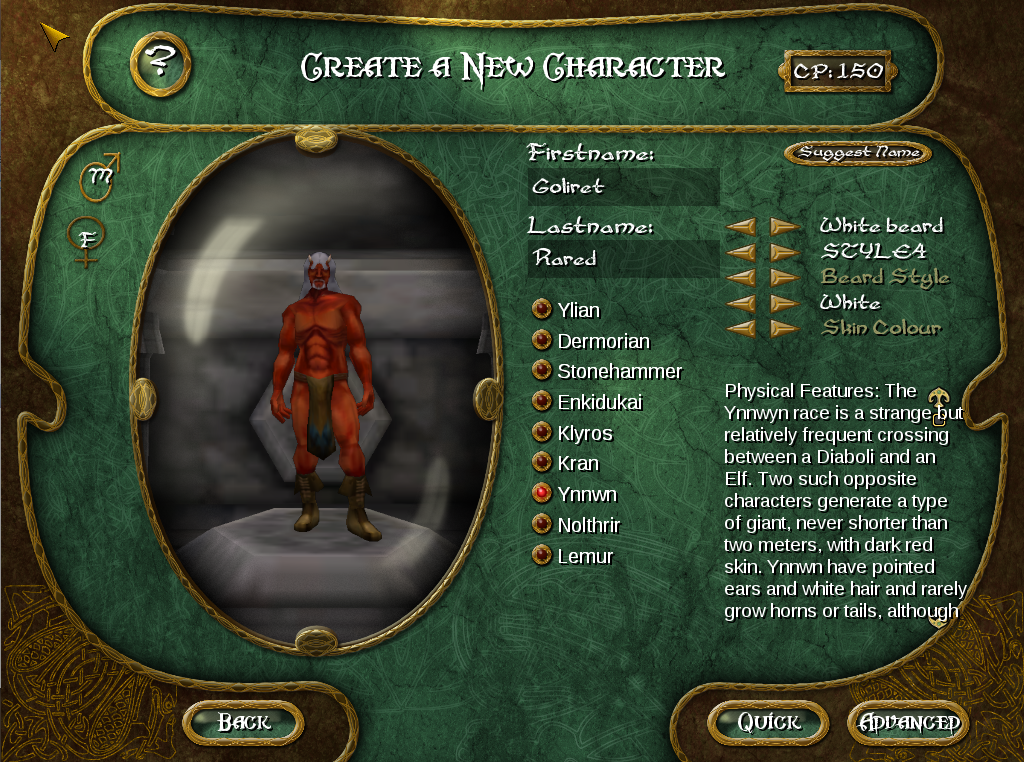Choose the Kran race

(542, 463)
